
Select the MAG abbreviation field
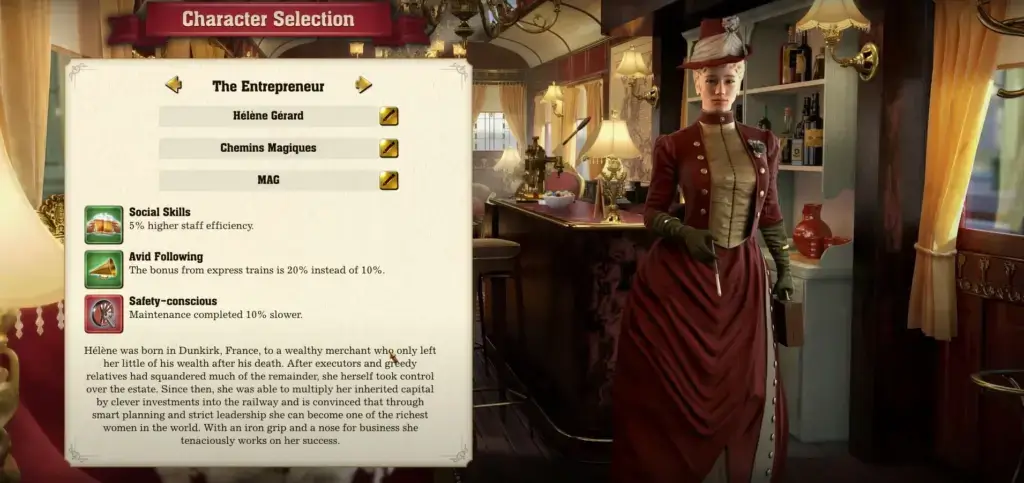tap(268, 180)
